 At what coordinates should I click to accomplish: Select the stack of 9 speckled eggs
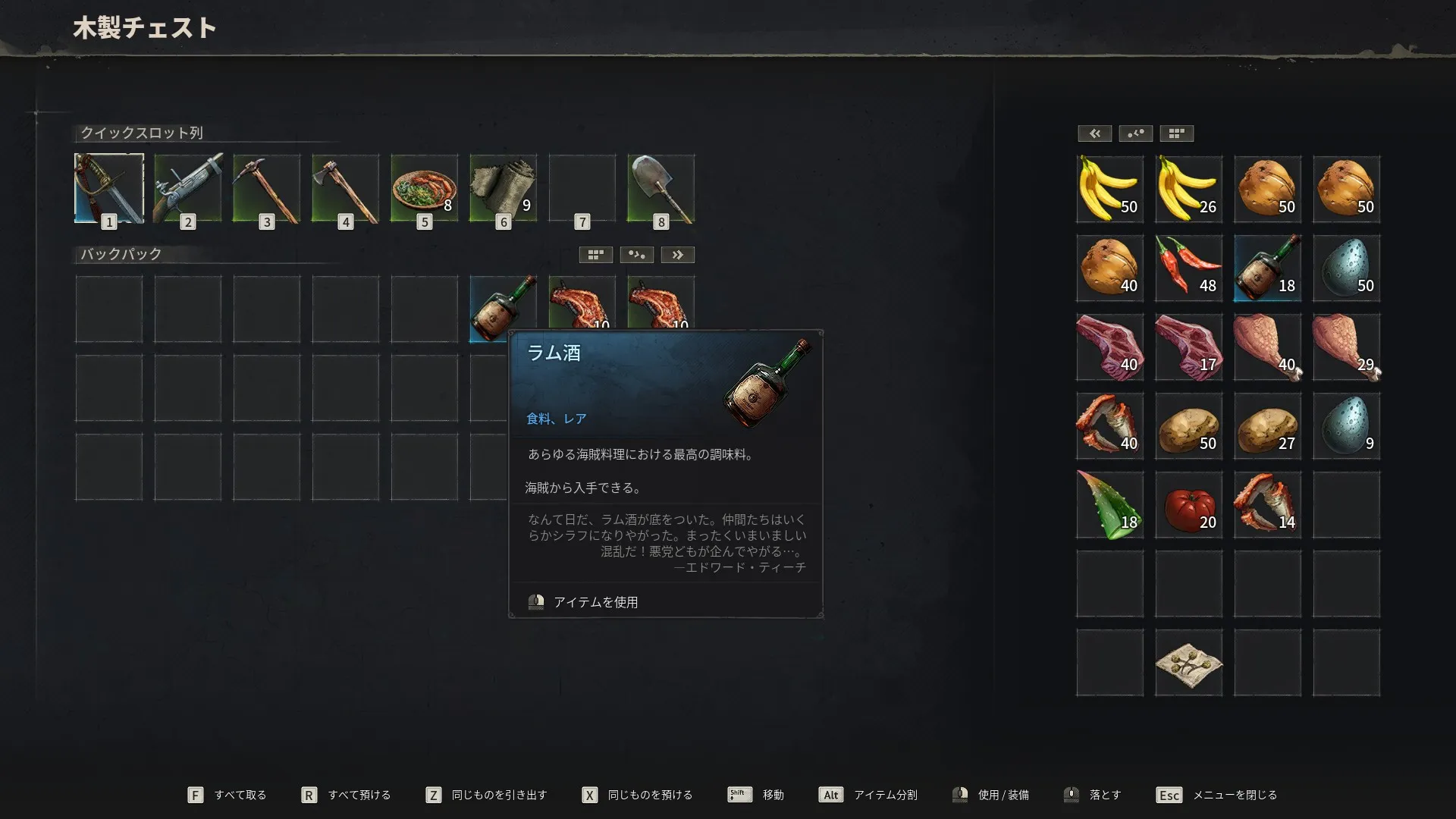(1346, 425)
